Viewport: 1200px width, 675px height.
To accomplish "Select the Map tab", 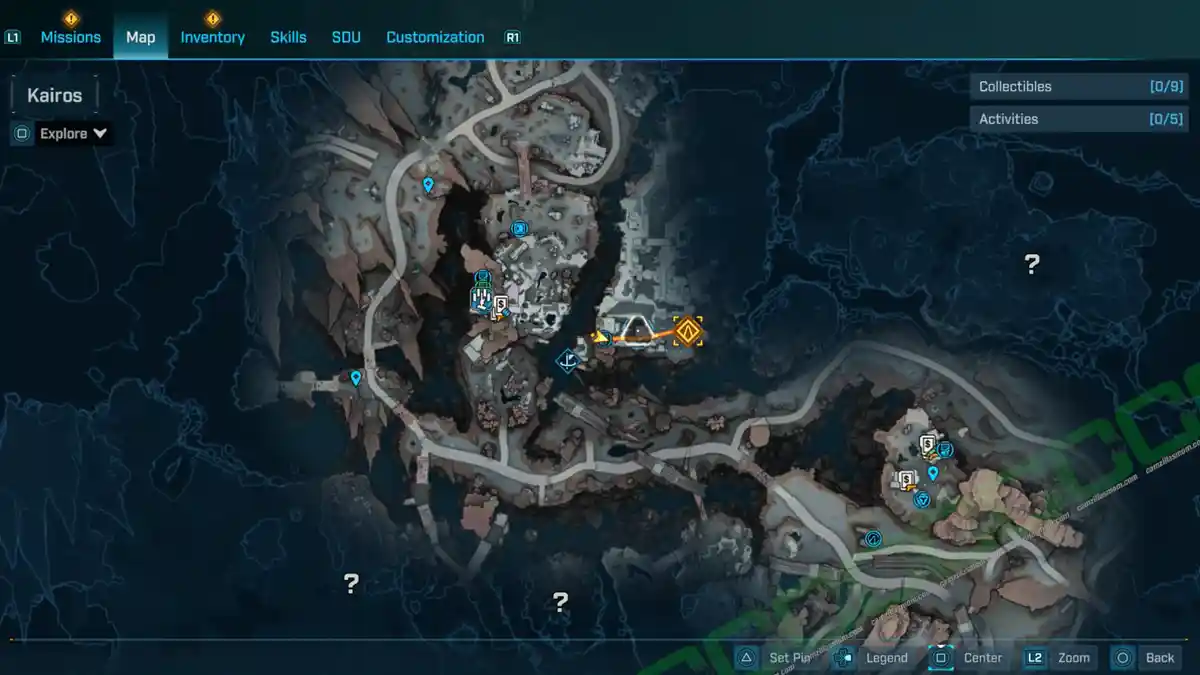I will (140, 37).
